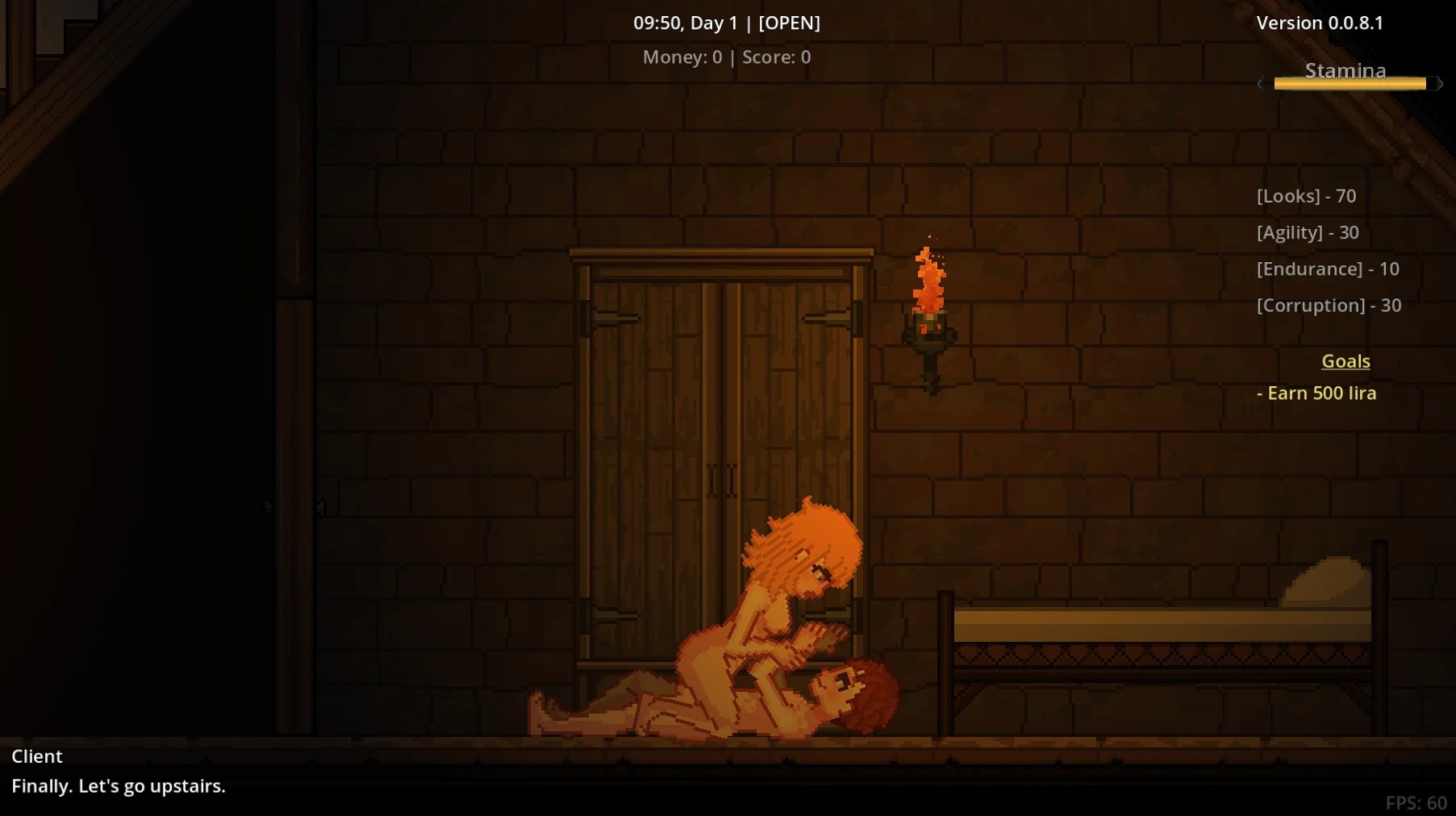The image size is (1456, 816).
Task: Click the Version 0.0.8.1 label
Action: (1319, 23)
